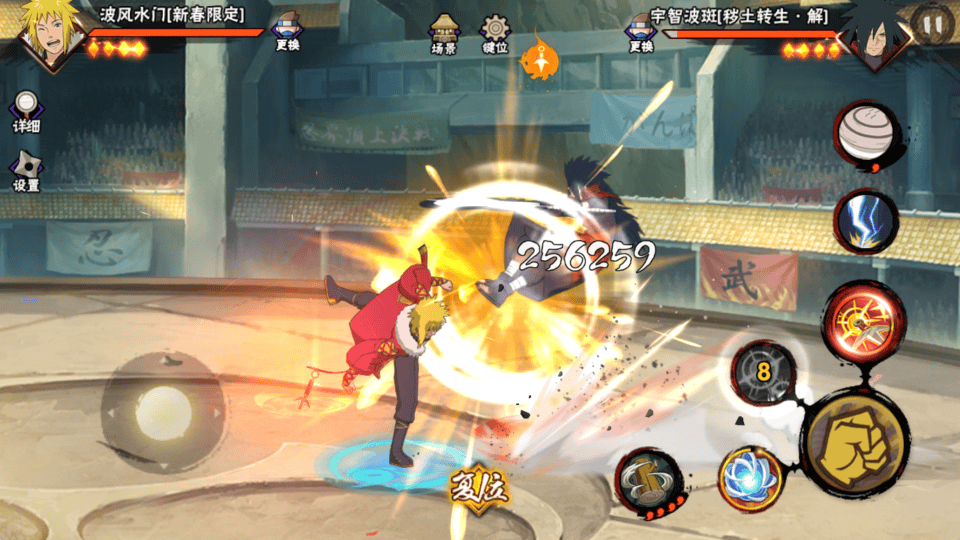Activate the wrapped scroll ability icon

(865, 131)
